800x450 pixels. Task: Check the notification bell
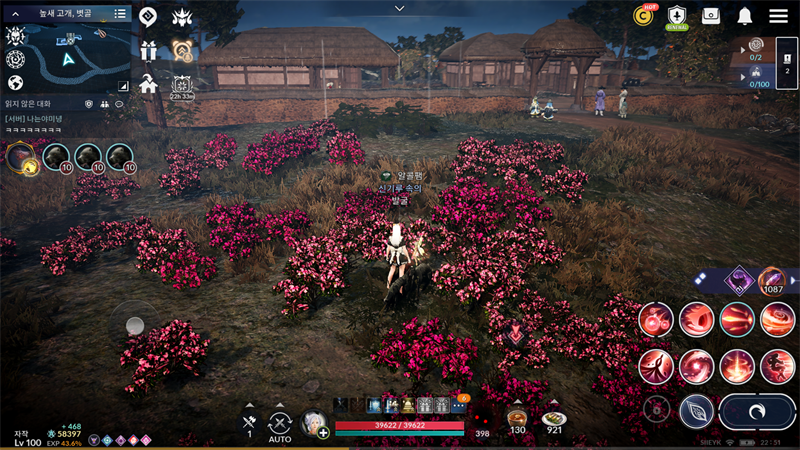pyautogui.click(x=745, y=16)
